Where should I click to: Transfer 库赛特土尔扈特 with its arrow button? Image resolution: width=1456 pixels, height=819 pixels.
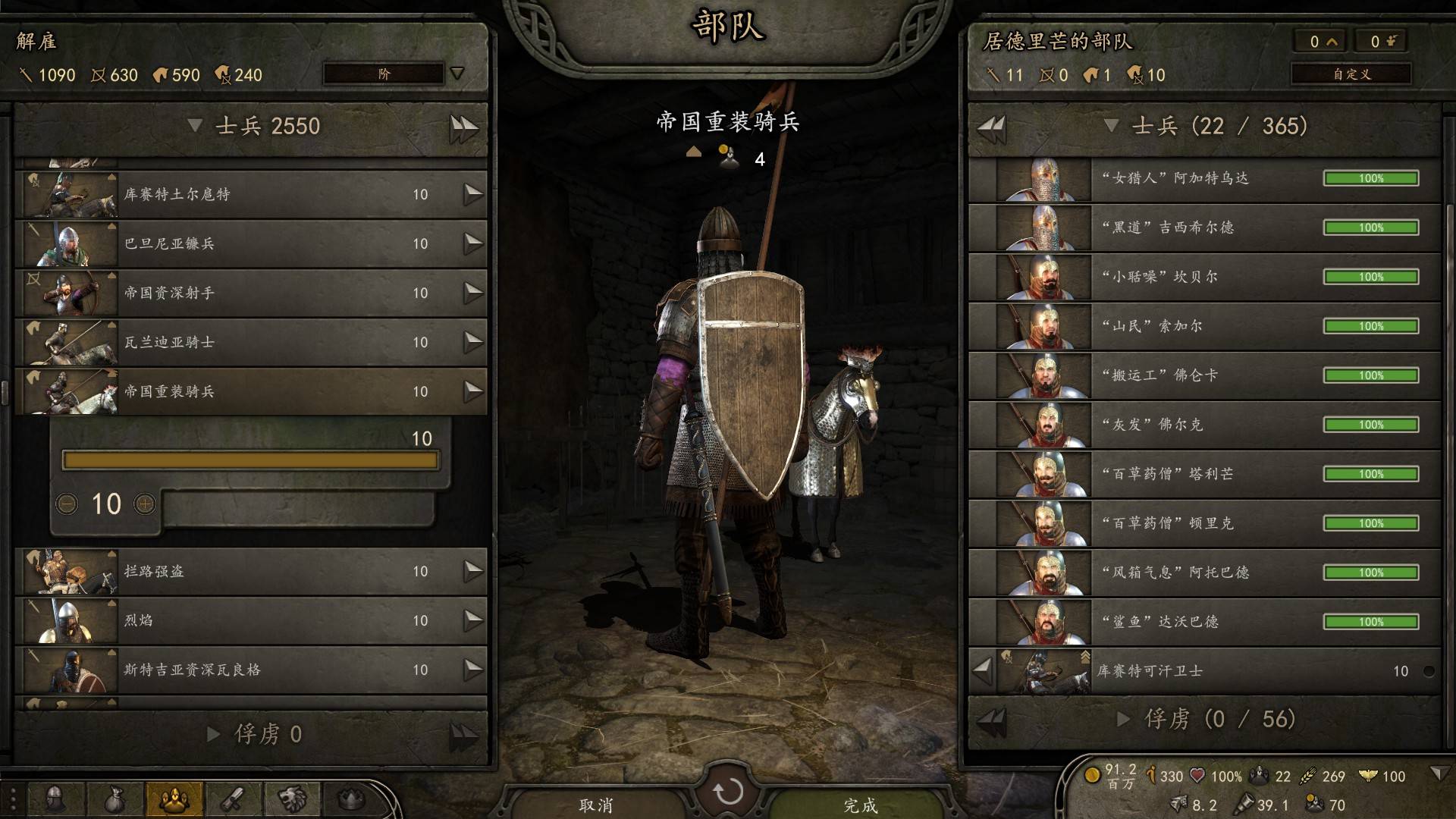(473, 194)
